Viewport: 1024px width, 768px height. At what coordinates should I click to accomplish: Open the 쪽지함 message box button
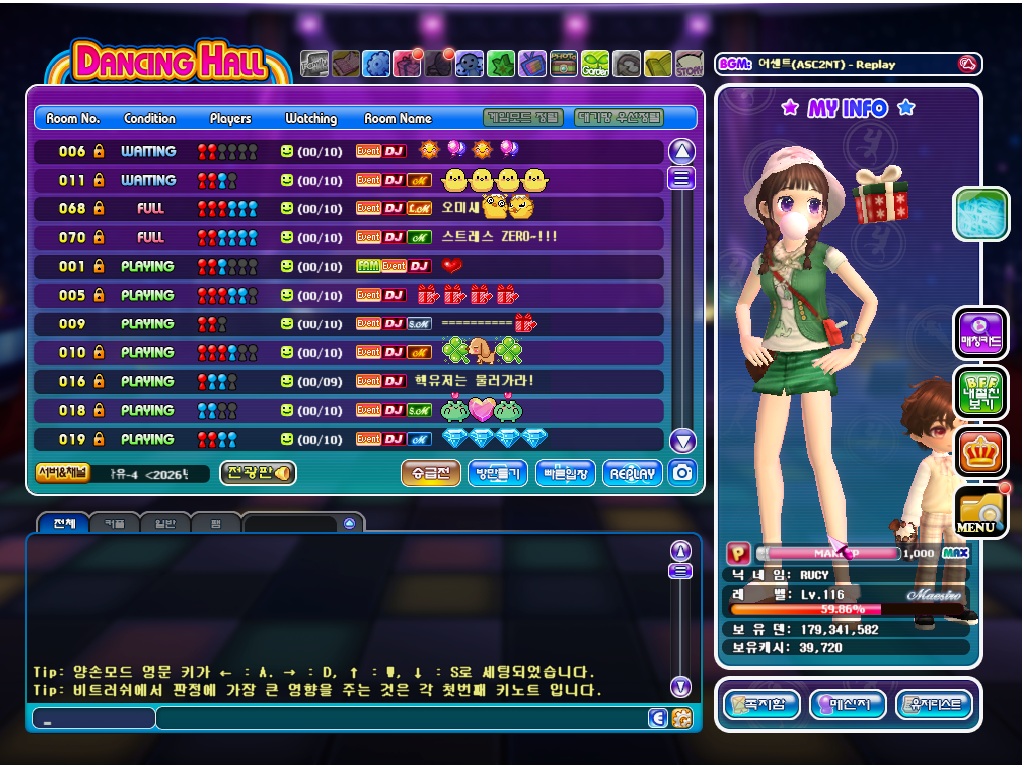pos(761,704)
